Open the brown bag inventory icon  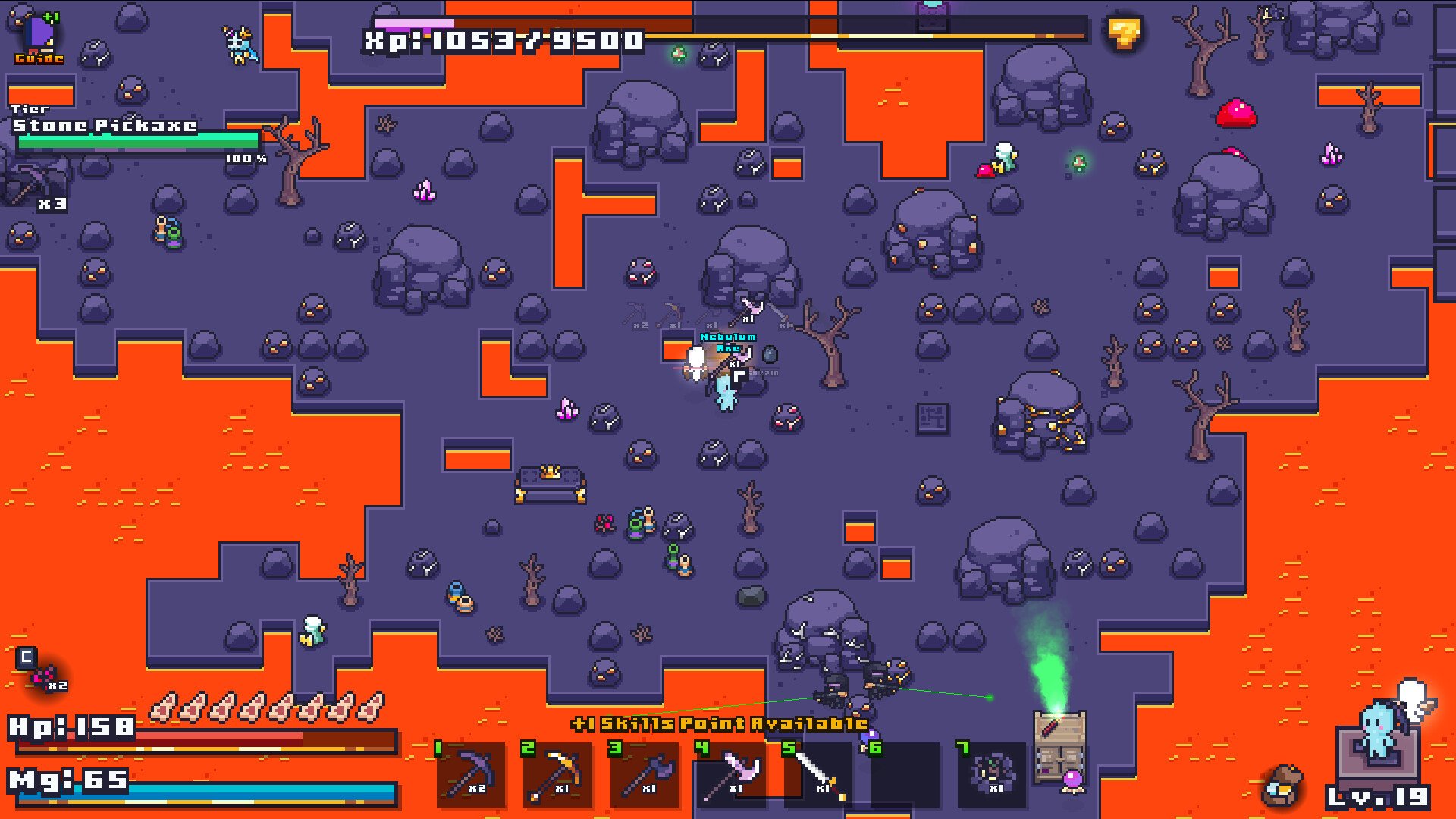coord(1282,786)
